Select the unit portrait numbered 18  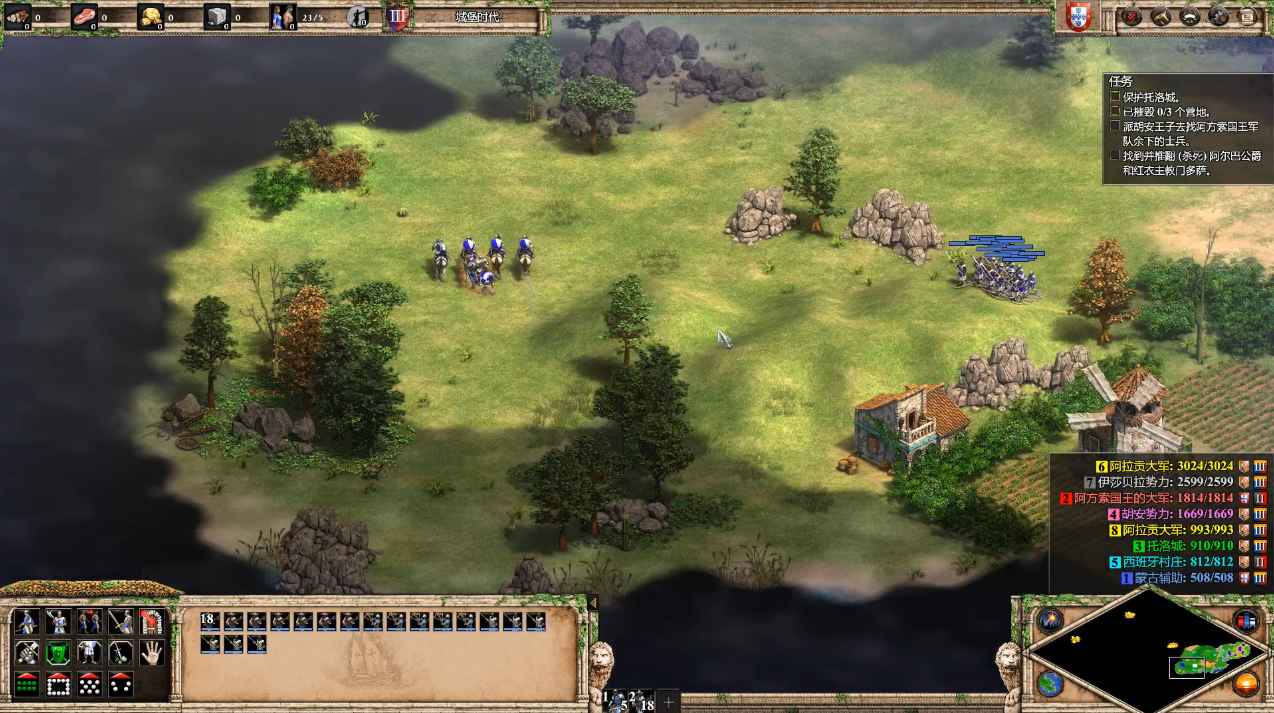210,621
